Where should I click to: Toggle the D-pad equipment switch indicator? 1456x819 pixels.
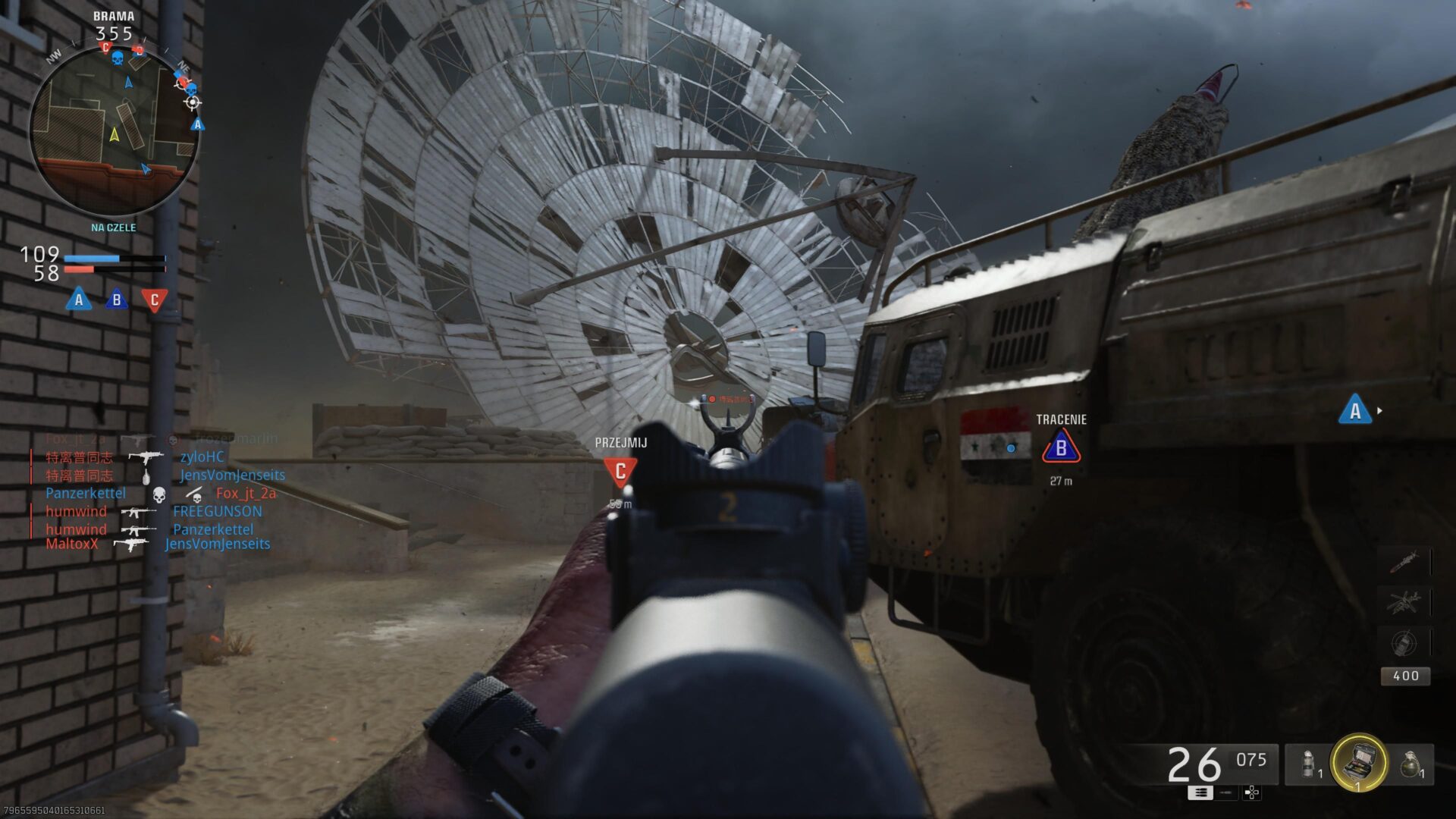(1251, 793)
